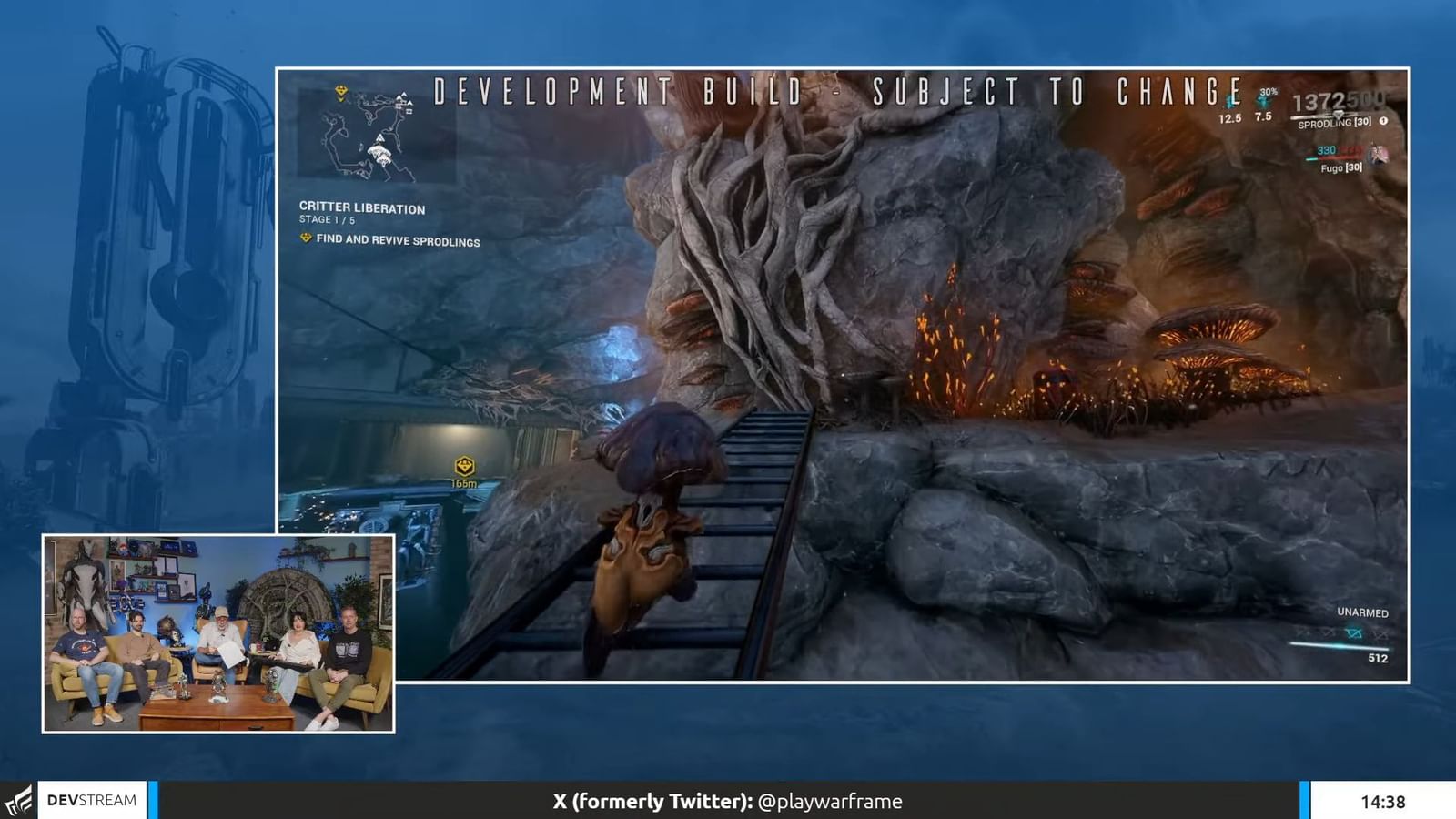
Task: Click the rank badge beside SPRODLING [30]
Action: (1385, 121)
